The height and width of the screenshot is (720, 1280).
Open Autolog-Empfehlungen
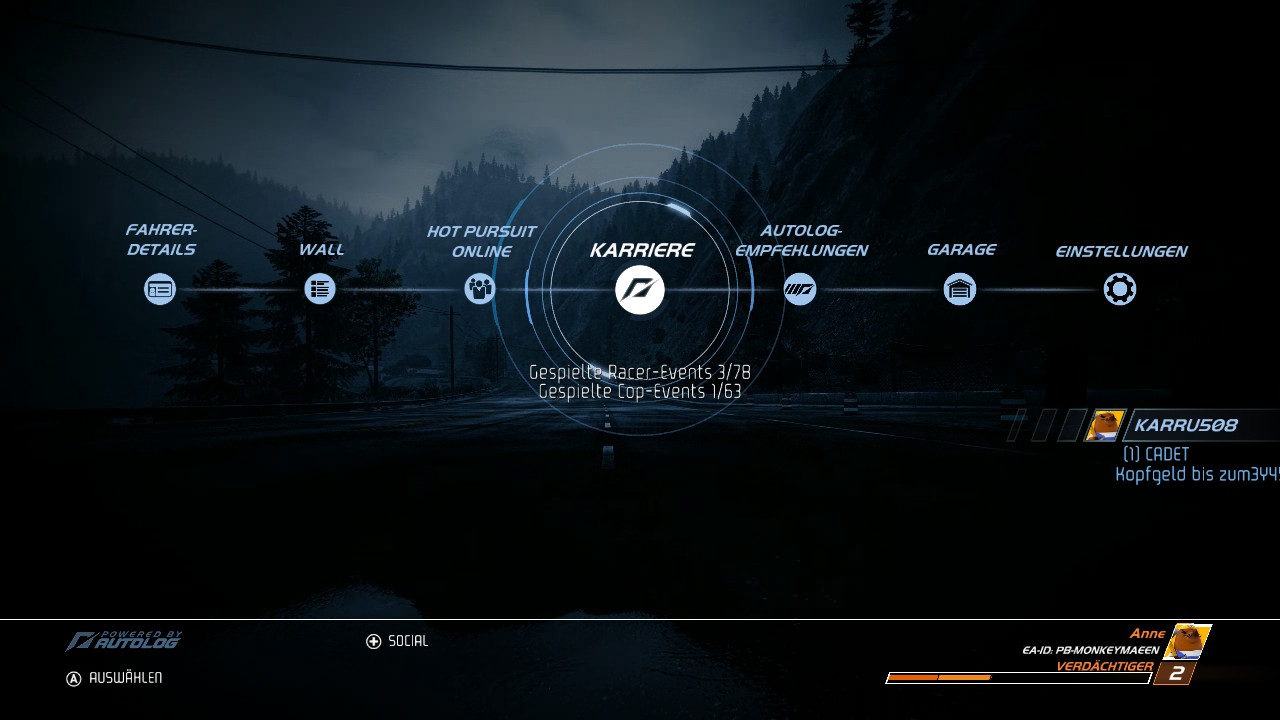pyautogui.click(x=800, y=289)
